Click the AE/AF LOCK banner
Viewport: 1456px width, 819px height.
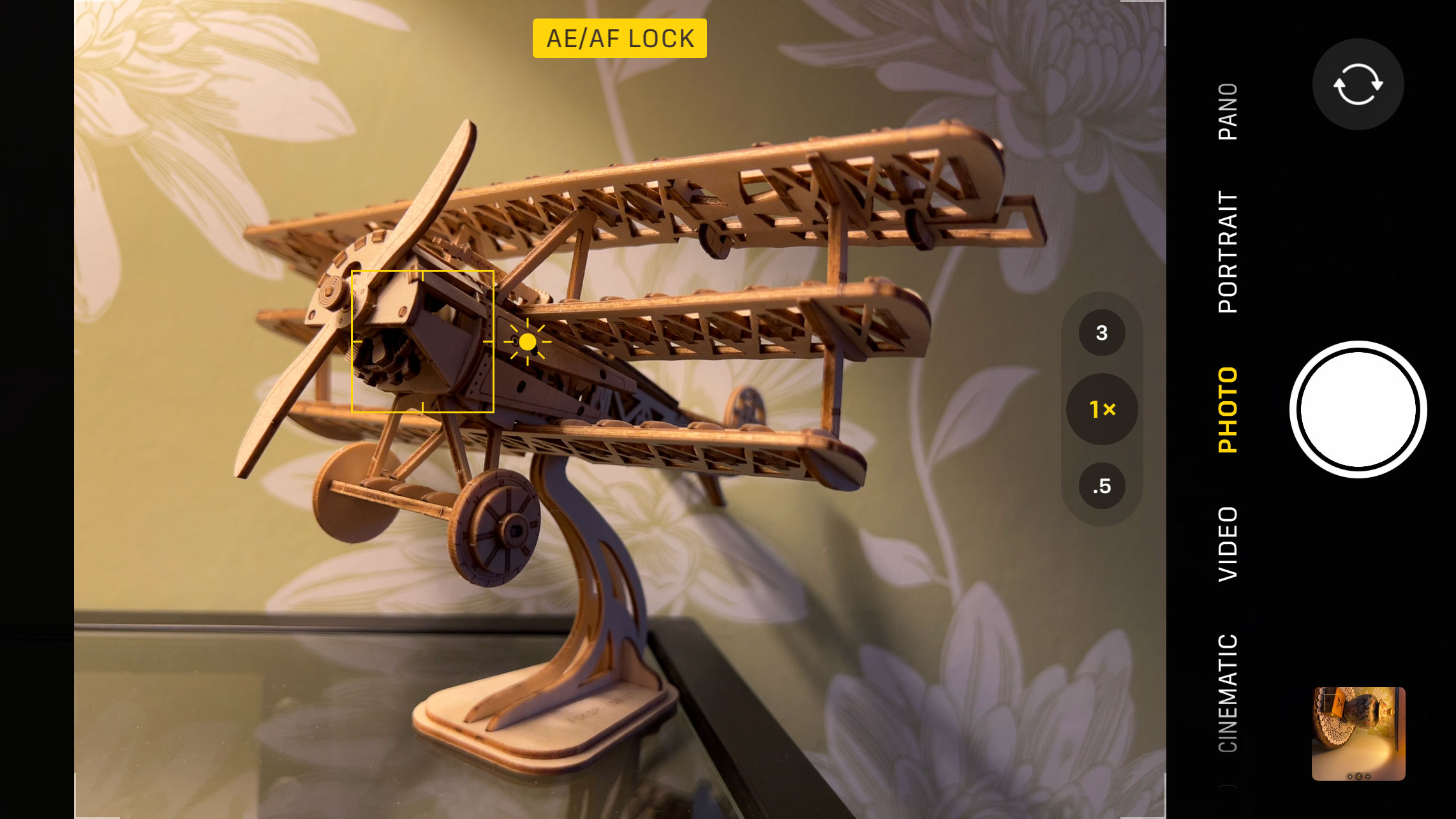[620, 38]
